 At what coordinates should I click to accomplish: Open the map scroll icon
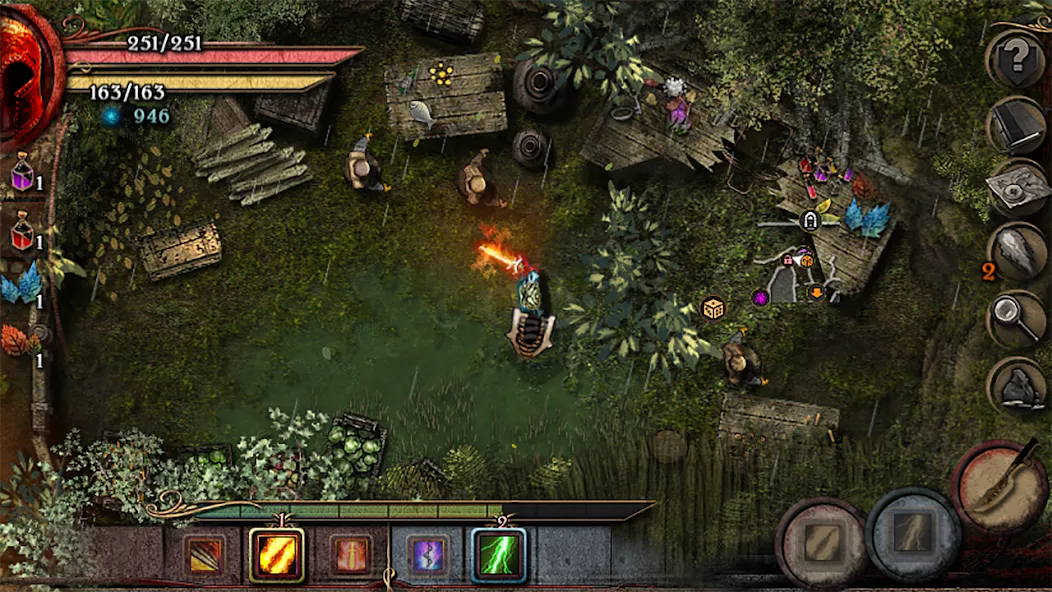[1017, 188]
